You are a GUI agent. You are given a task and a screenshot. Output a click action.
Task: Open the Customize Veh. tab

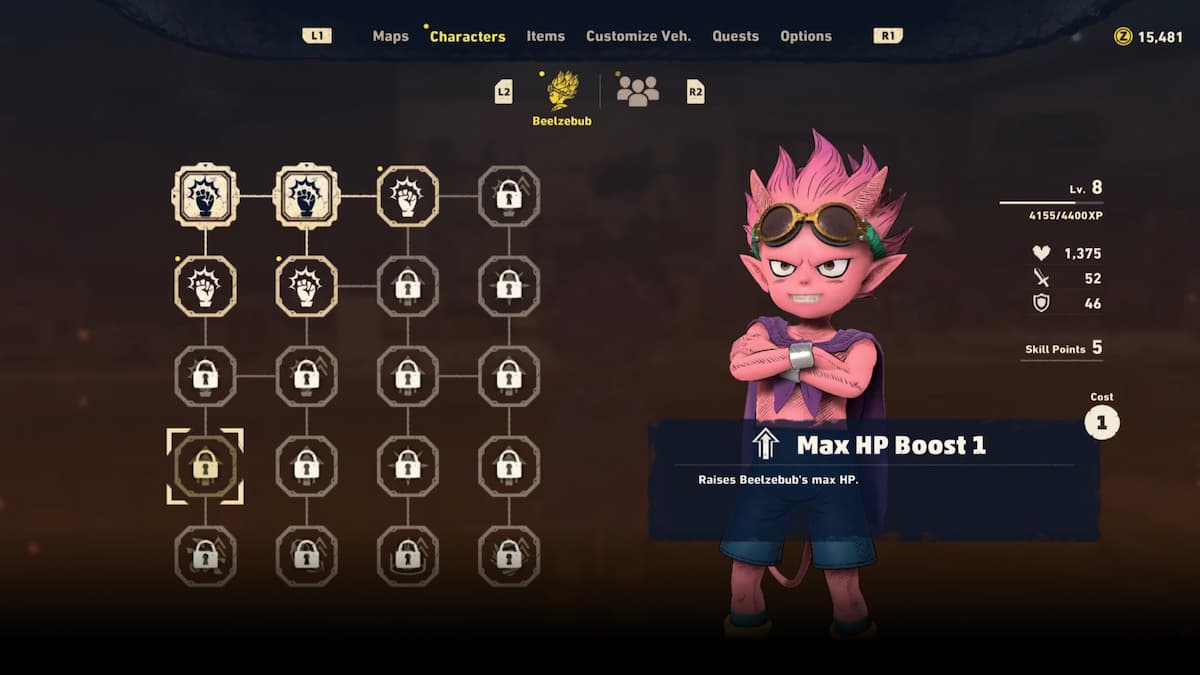[x=638, y=36]
